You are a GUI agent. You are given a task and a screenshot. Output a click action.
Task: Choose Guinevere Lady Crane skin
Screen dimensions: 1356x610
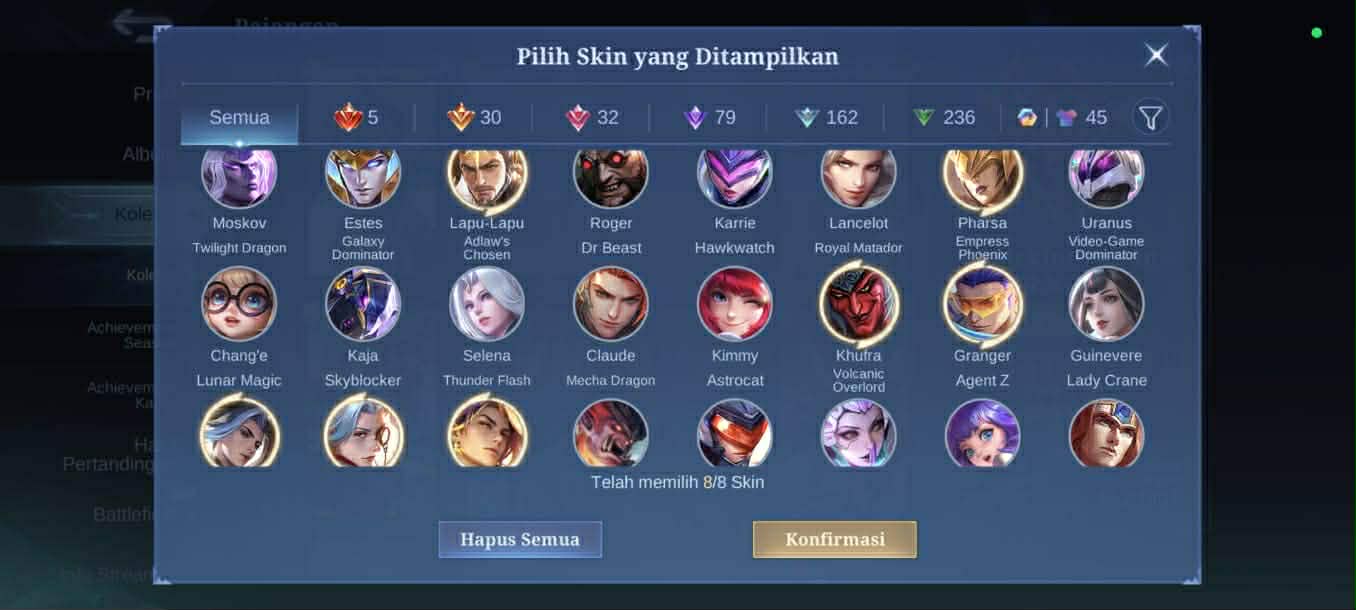(1106, 304)
